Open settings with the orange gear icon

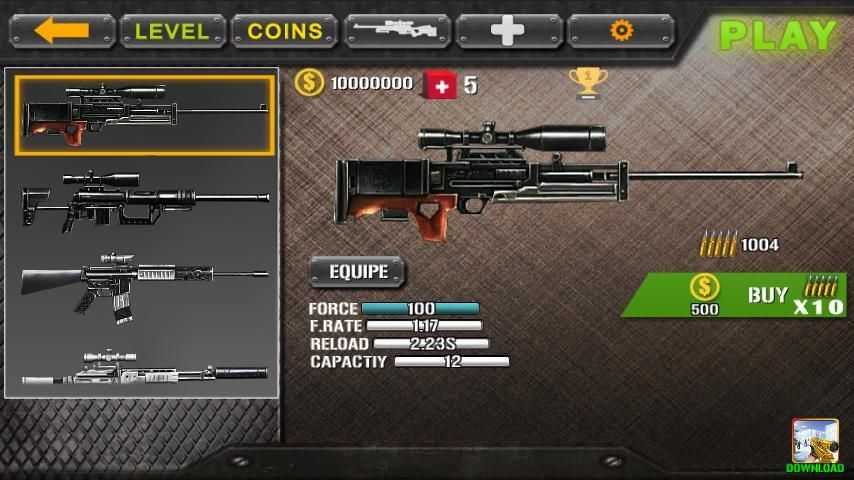(621, 31)
